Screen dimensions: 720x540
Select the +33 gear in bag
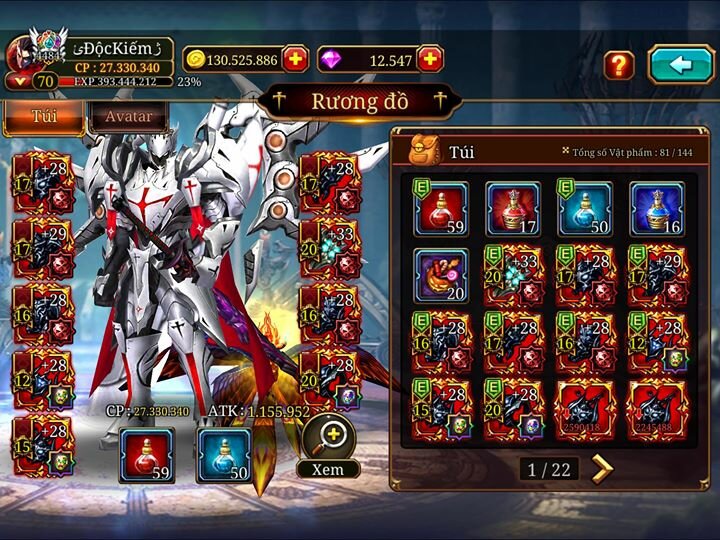click(513, 276)
